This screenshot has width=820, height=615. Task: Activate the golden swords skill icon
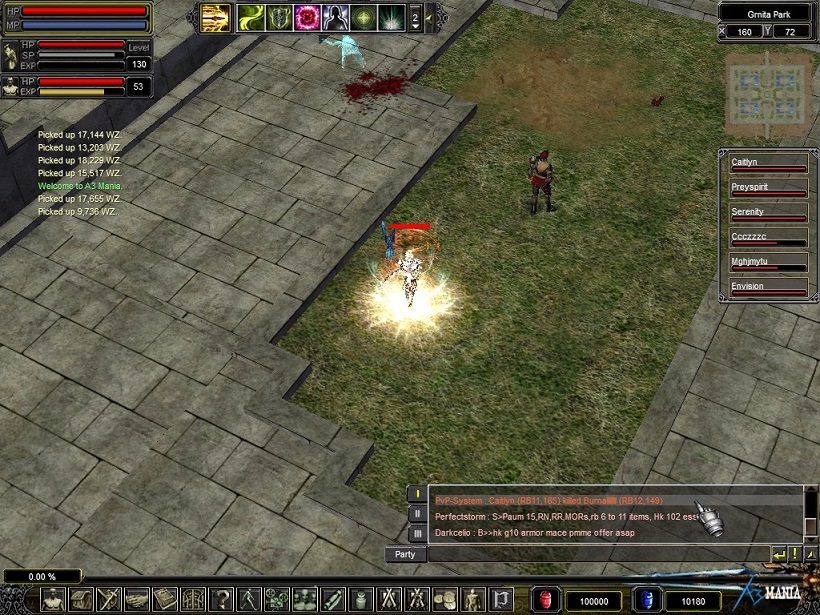point(214,18)
